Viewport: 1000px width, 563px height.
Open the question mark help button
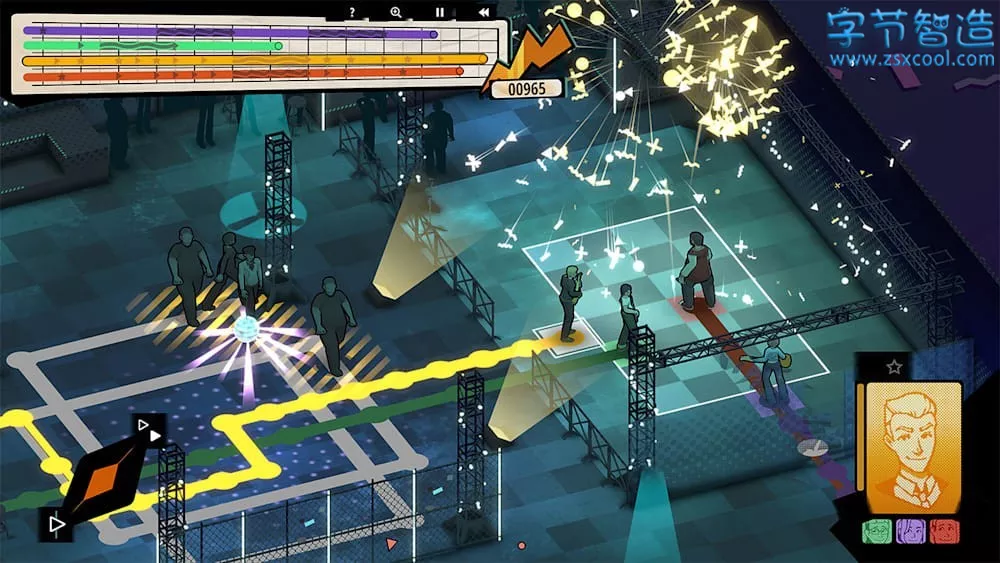point(352,12)
